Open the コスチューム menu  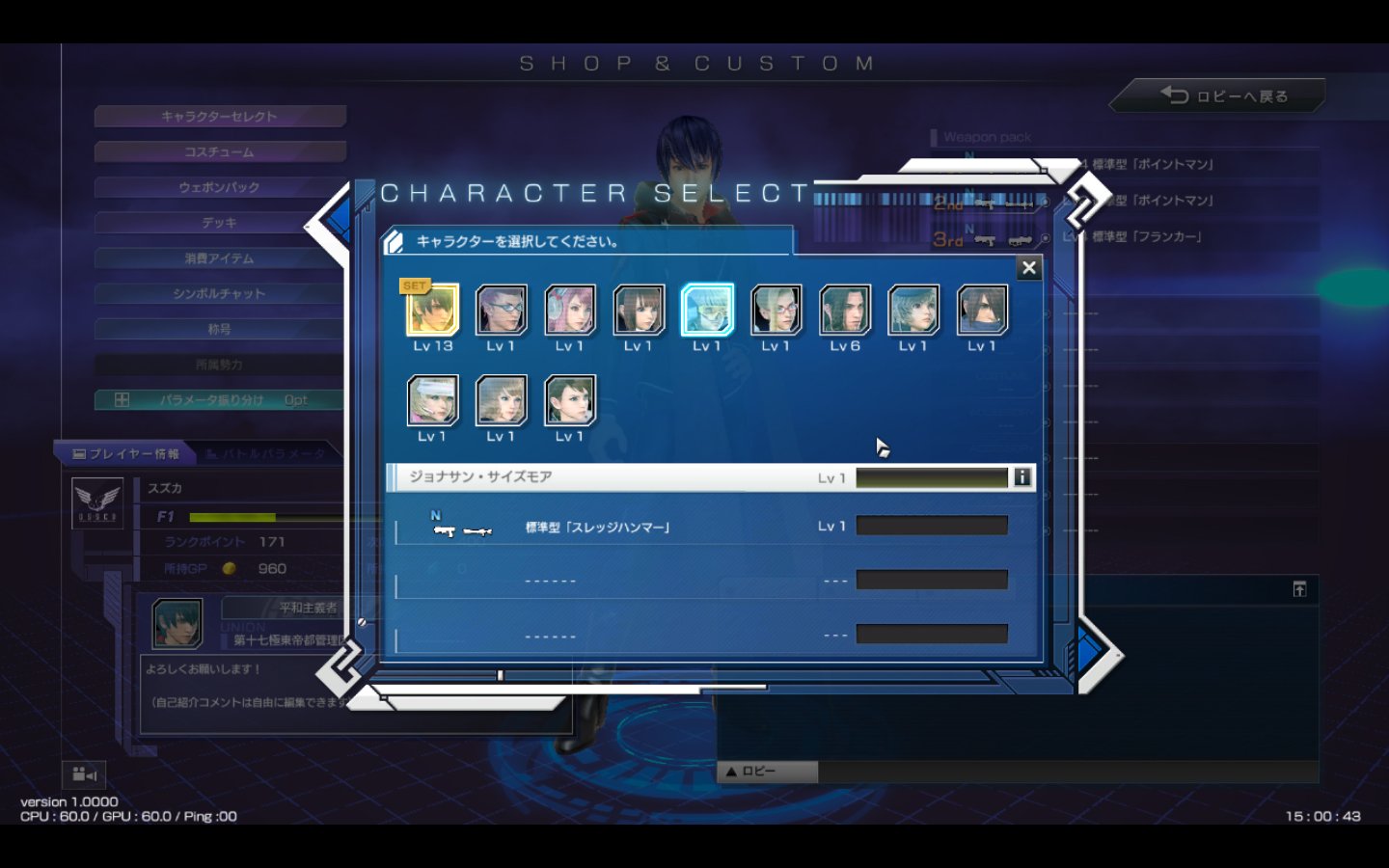coord(220,152)
